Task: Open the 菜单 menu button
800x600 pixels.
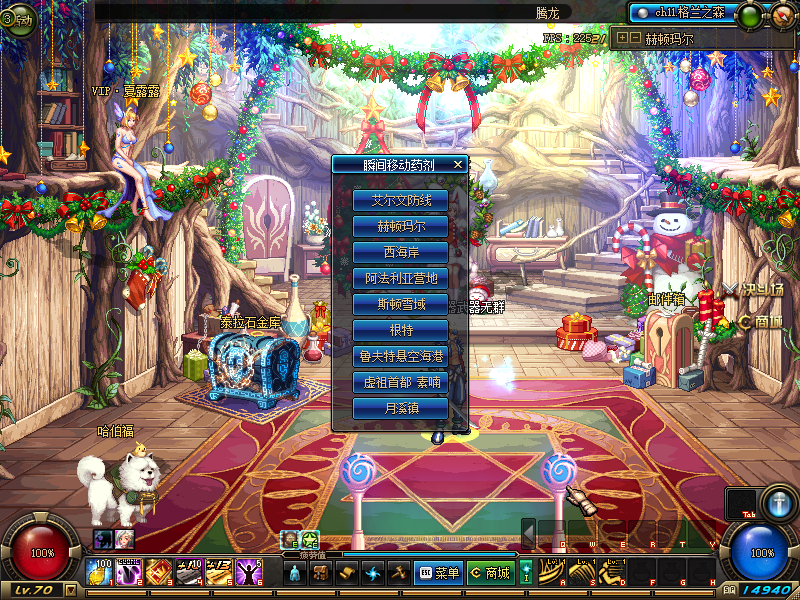Action: tap(438, 573)
